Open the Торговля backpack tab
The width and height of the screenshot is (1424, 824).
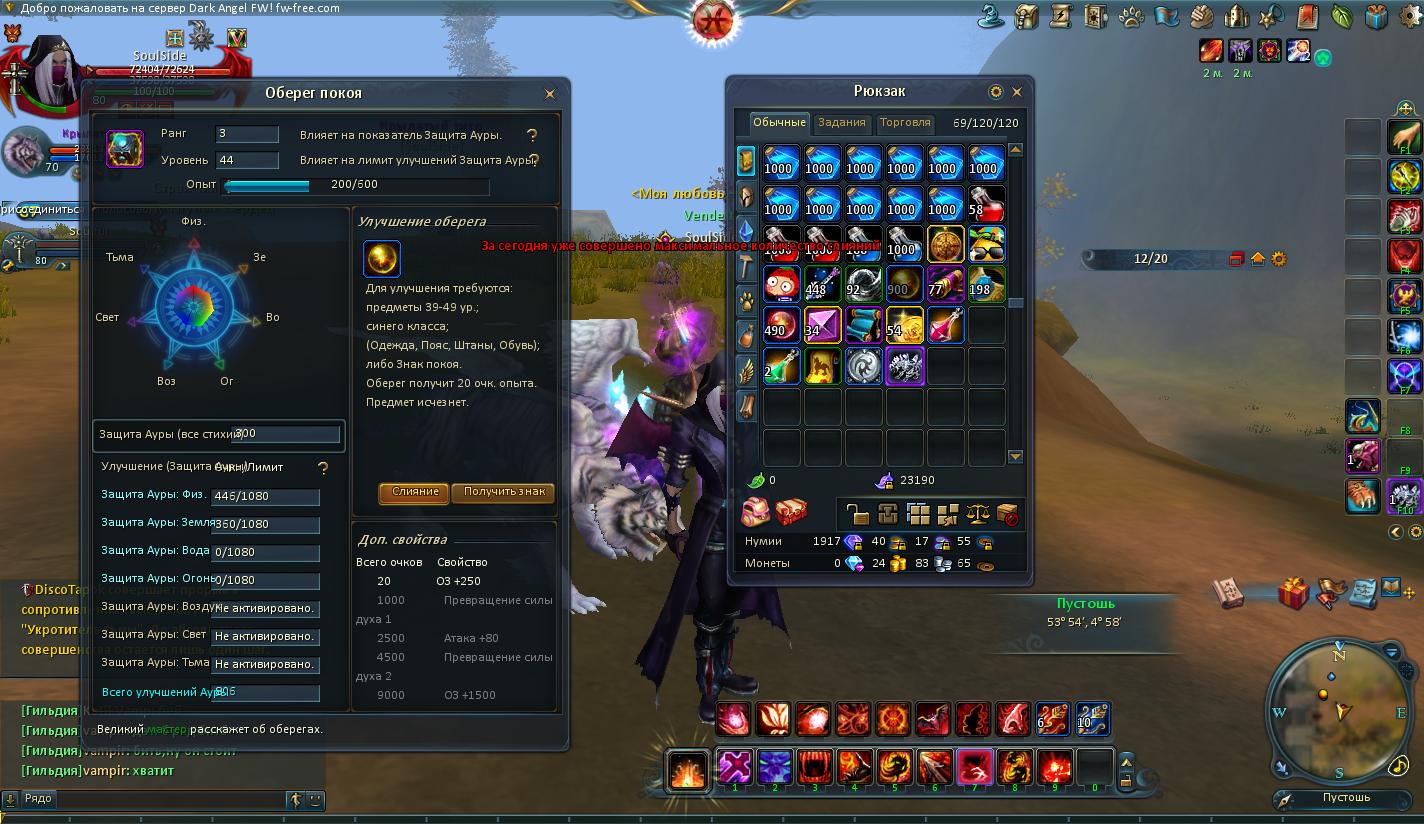click(904, 123)
